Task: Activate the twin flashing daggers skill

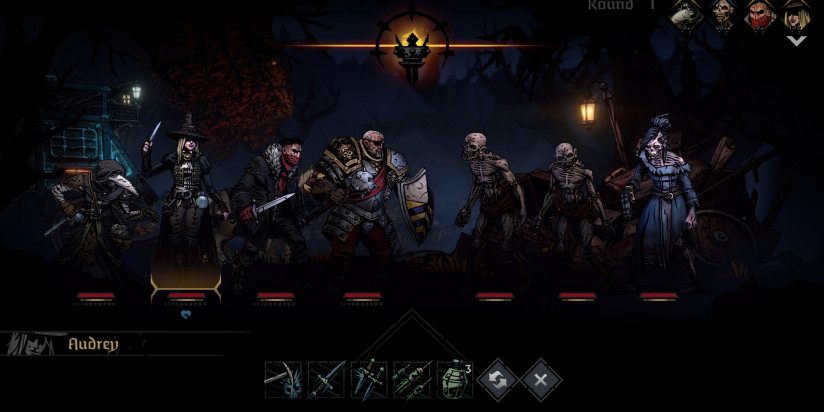Action: pyautogui.click(x=369, y=380)
